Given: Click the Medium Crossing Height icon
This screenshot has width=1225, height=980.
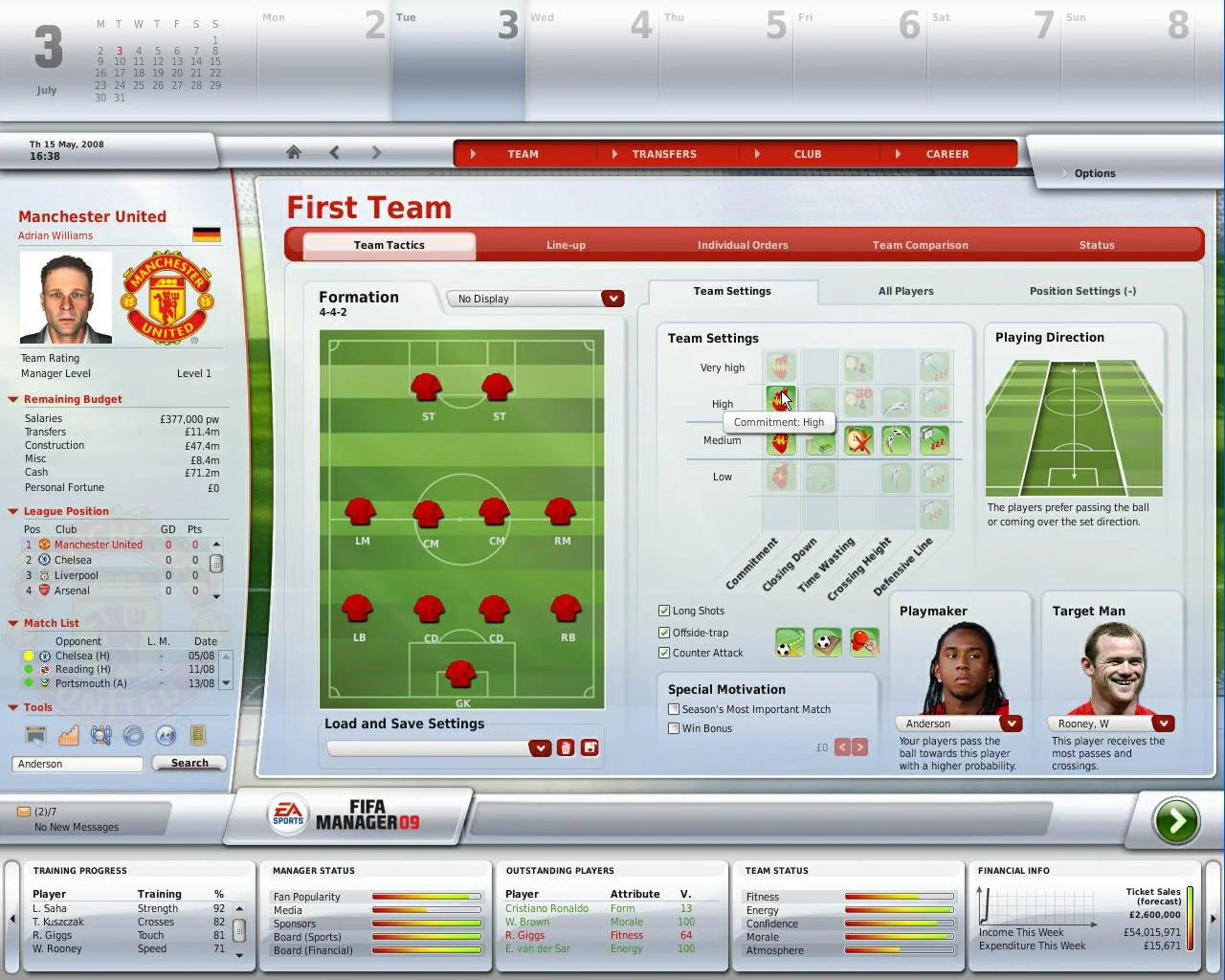Looking at the screenshot, I should pyautogui.click(x=897, y=440).
